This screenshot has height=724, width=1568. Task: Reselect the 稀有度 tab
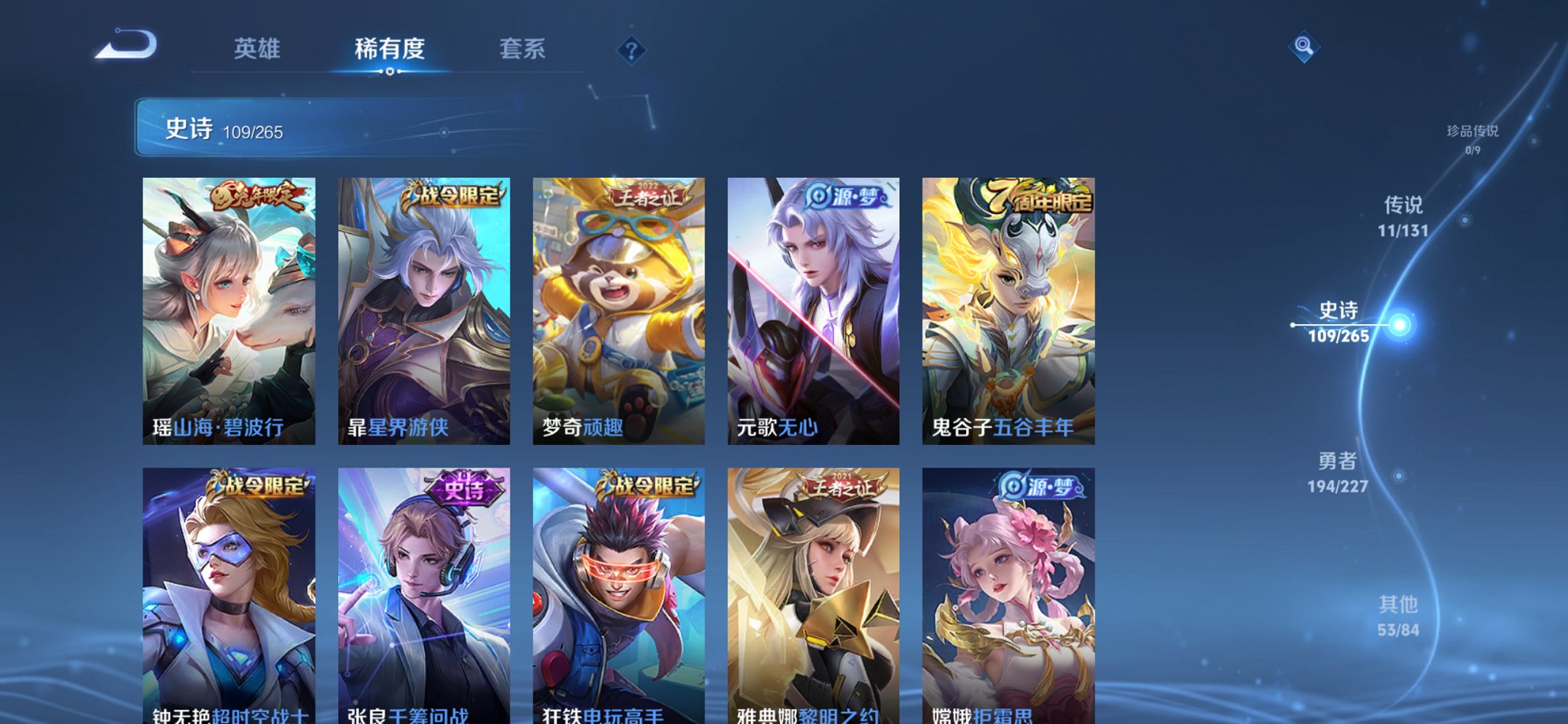coord(390,50)
